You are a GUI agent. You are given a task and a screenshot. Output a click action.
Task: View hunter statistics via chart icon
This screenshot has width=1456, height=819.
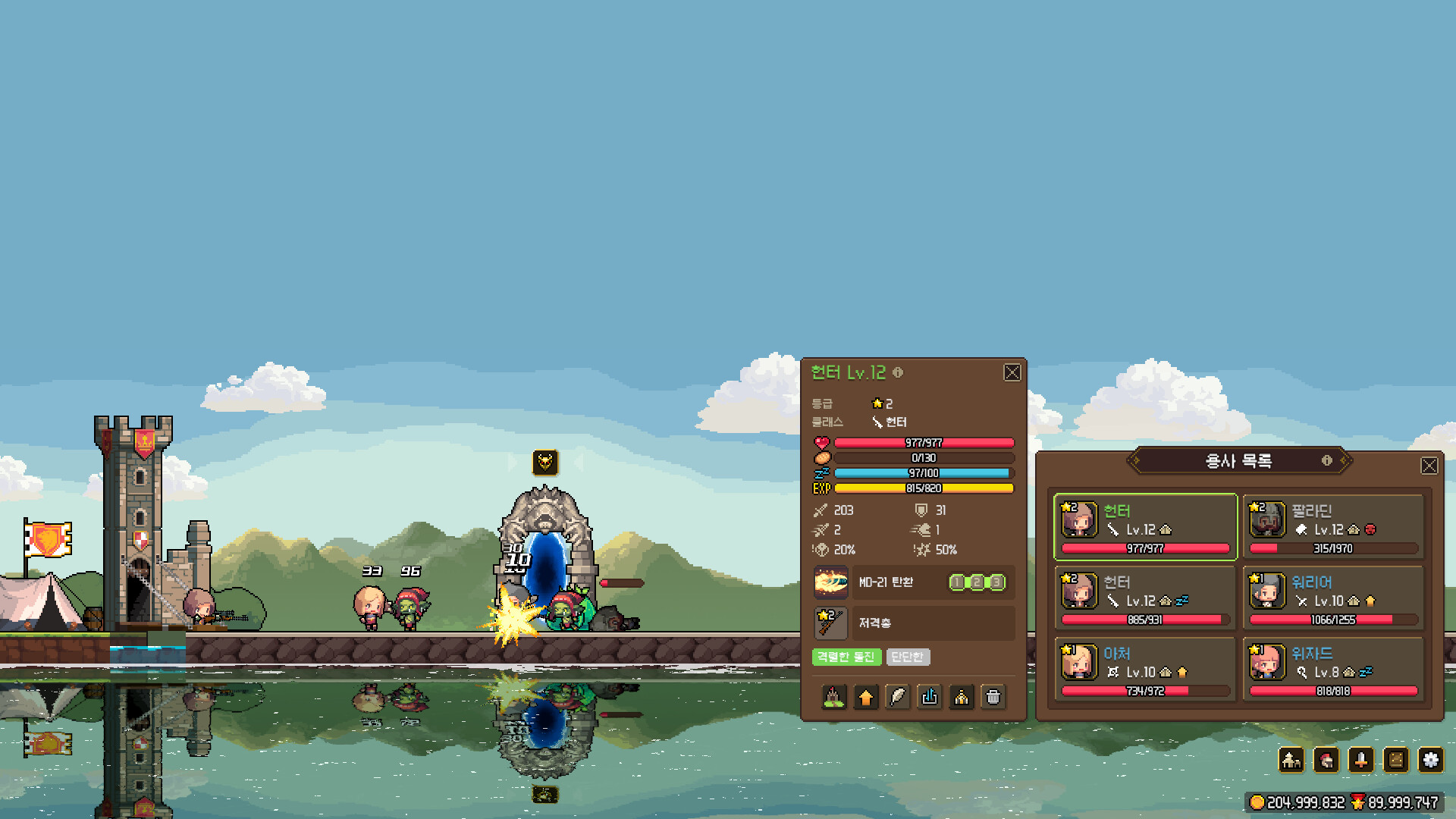click(930, 697)
